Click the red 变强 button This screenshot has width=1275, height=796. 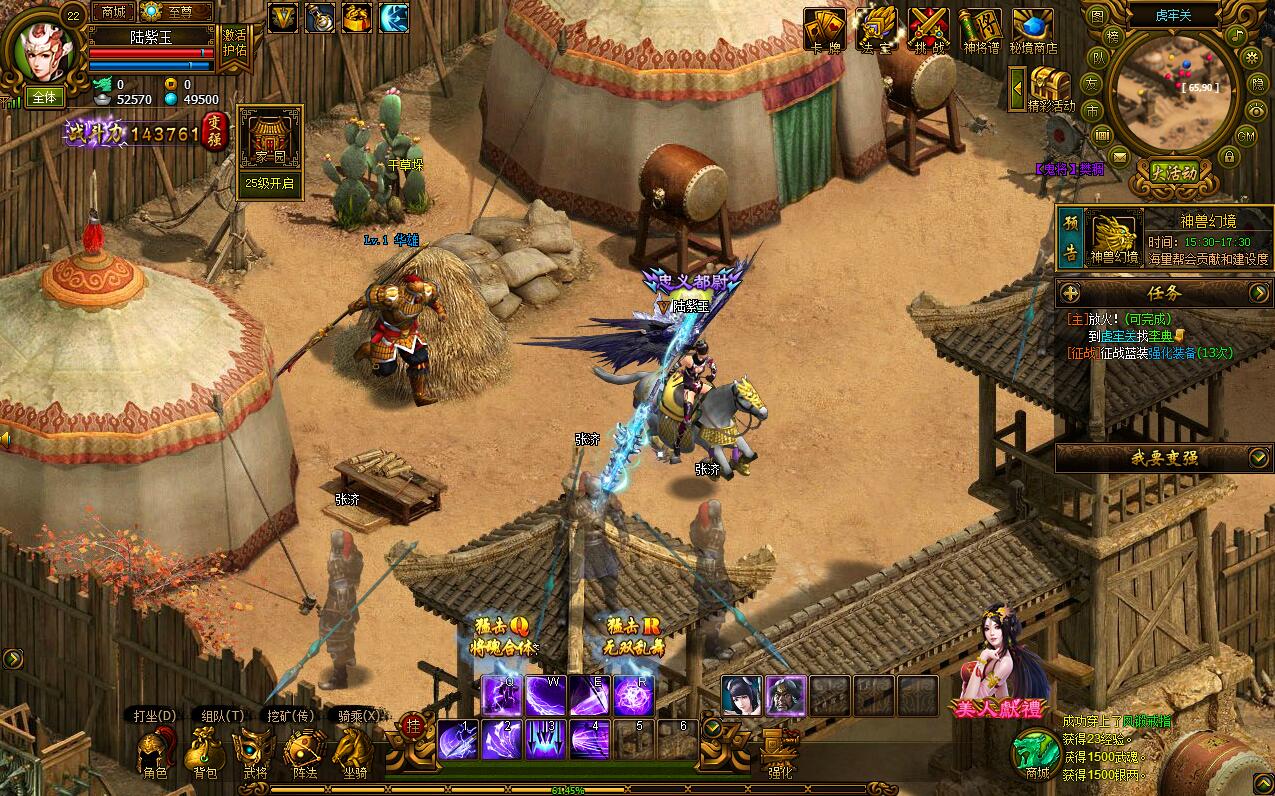tap(215, 132)
